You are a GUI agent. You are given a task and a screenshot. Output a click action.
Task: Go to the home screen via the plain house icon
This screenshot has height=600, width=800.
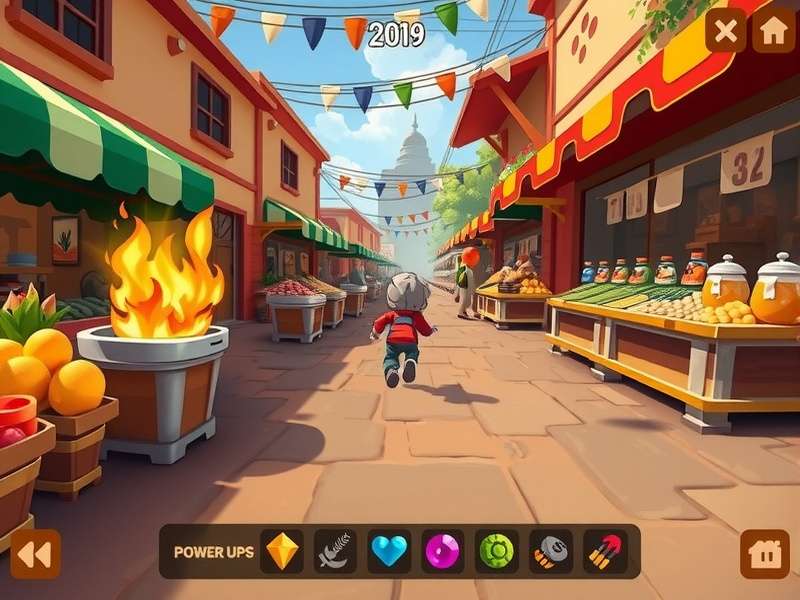point(773,30)
